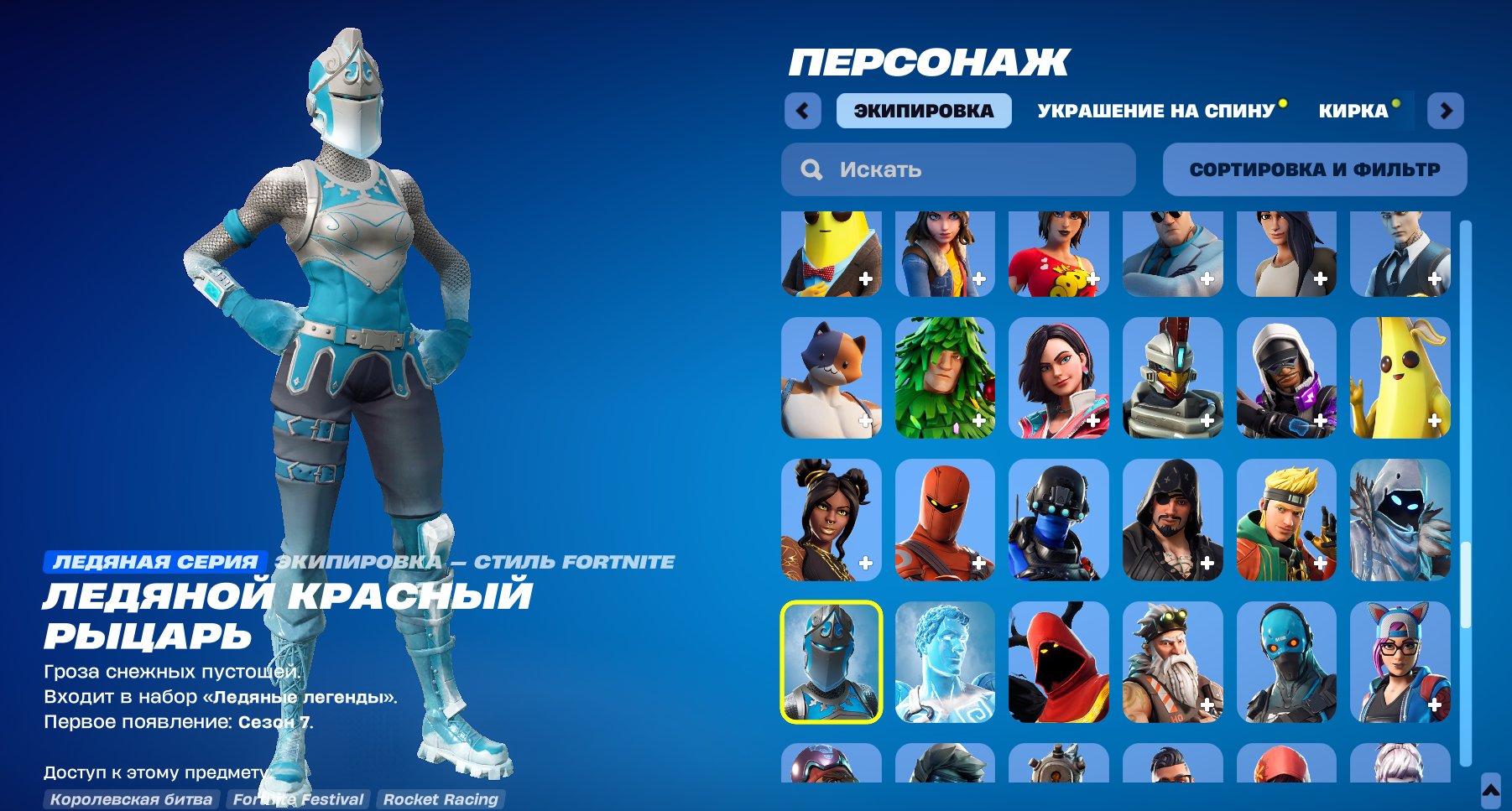Open the search magnifier in the locker
1512x811 pixels.
[811, 169]
